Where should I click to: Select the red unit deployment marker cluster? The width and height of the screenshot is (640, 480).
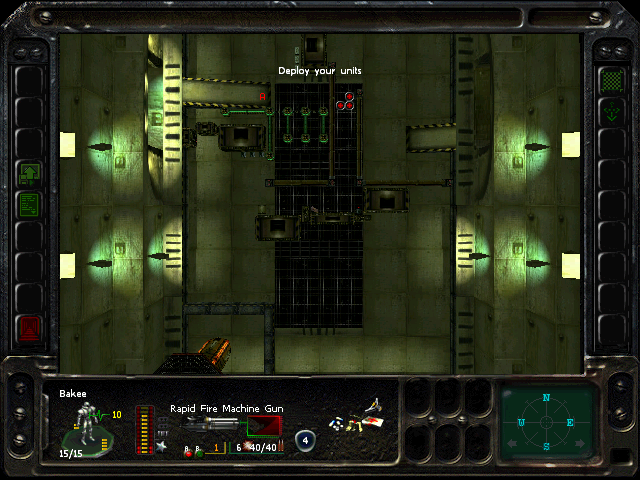(x=345, y=100)
